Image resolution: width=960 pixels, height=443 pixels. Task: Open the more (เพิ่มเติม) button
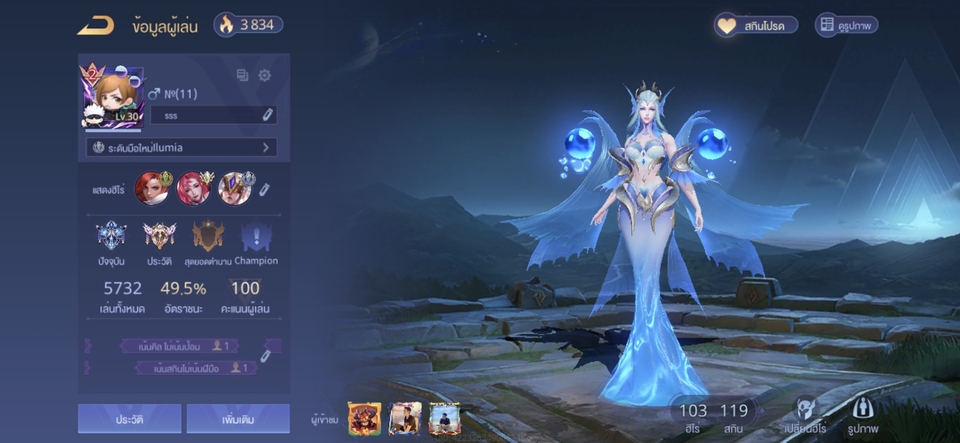click(237, 418)
